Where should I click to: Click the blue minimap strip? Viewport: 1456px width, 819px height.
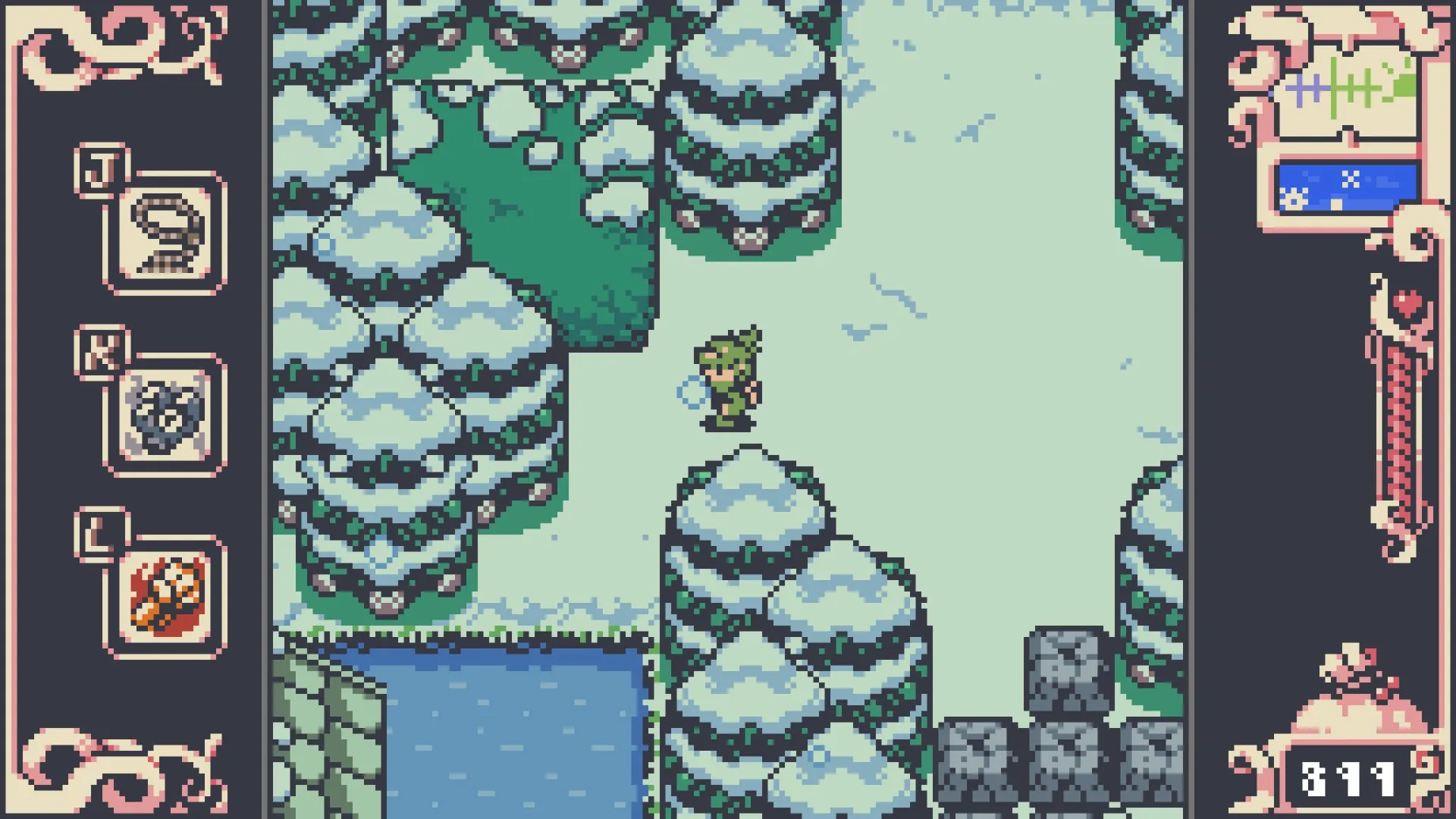point(1347,187)
